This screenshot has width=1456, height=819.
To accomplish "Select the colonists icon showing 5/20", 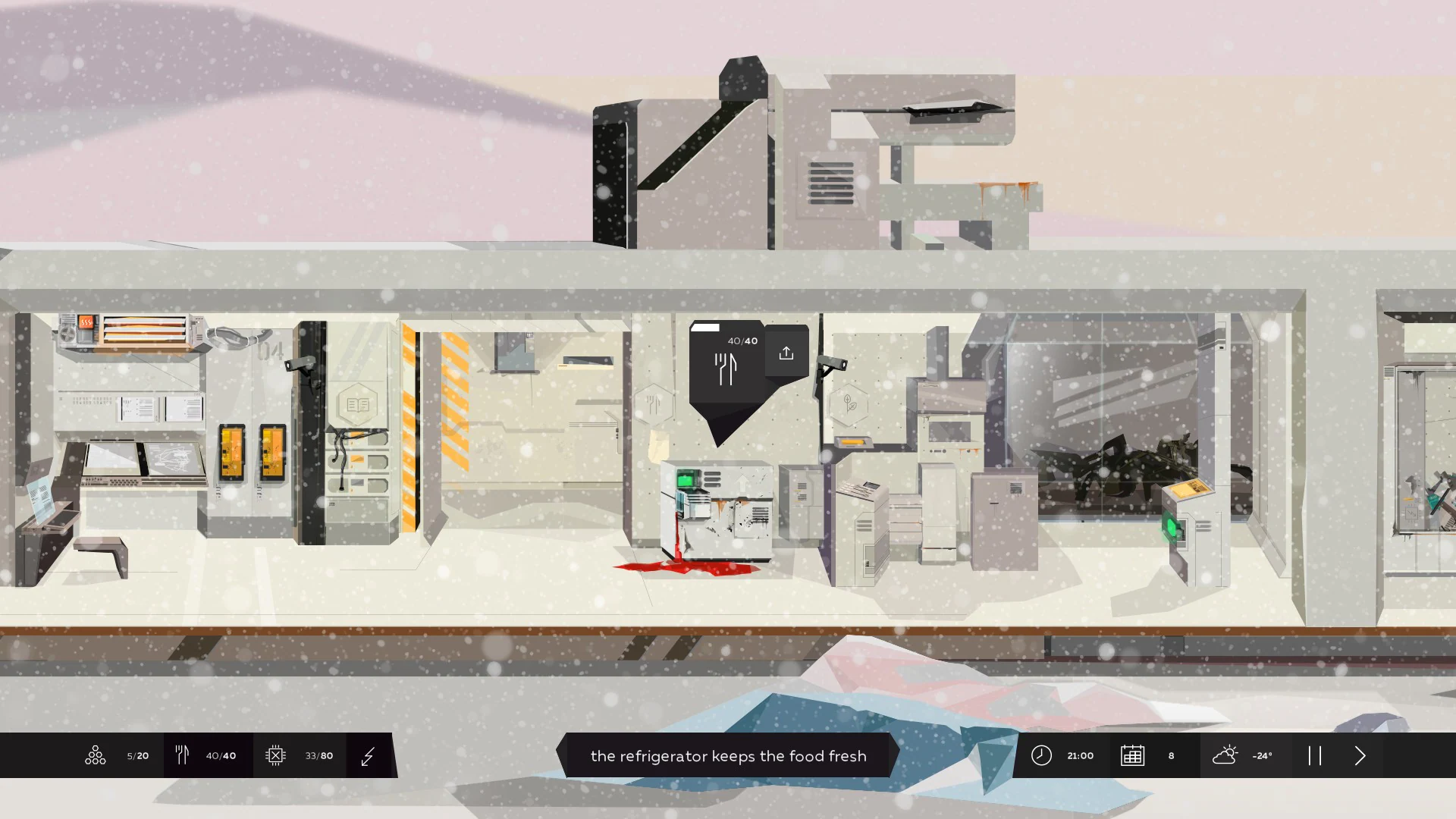I will [95, 755].
